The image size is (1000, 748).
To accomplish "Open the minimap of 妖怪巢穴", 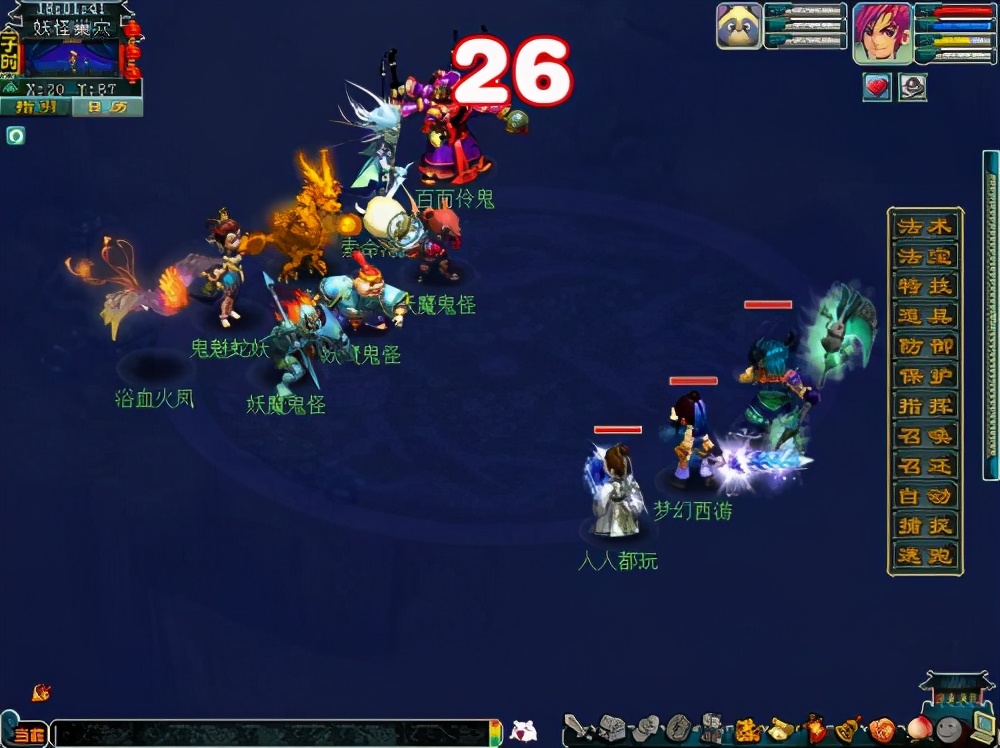I will click(70, 58).
